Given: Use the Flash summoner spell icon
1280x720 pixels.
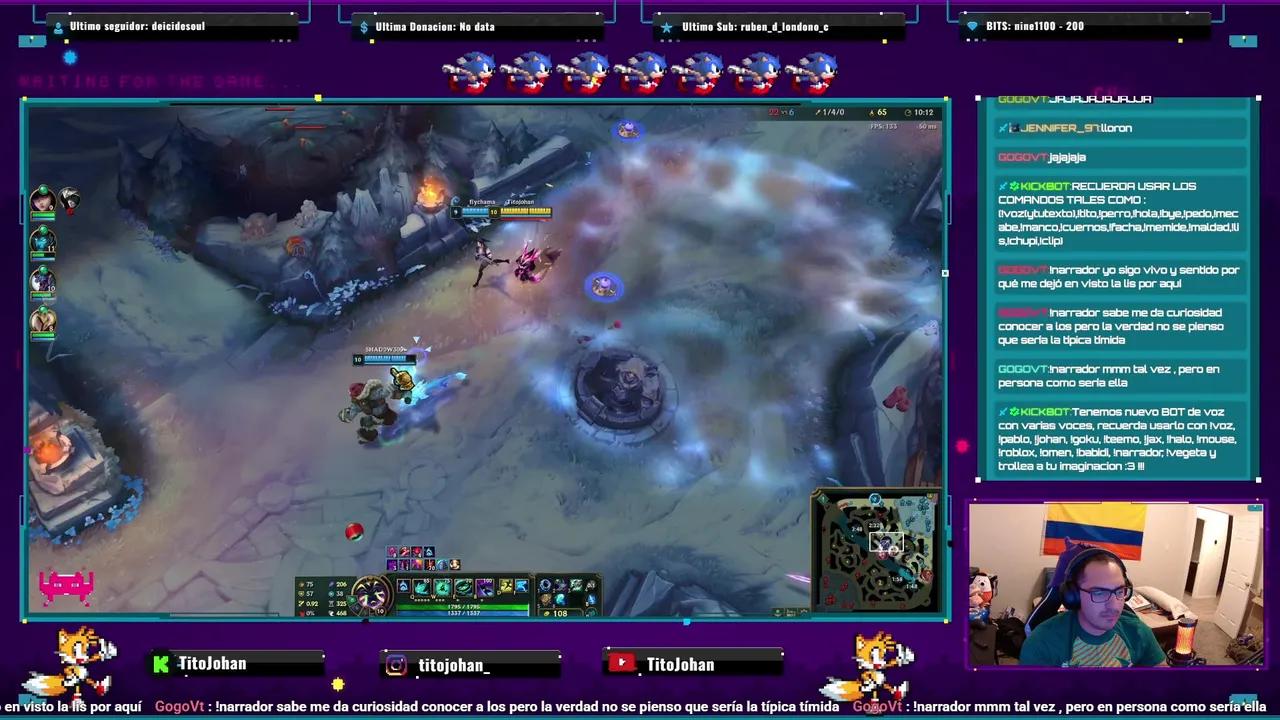Looking at the screenshot, I should click(x=521, y=587).
